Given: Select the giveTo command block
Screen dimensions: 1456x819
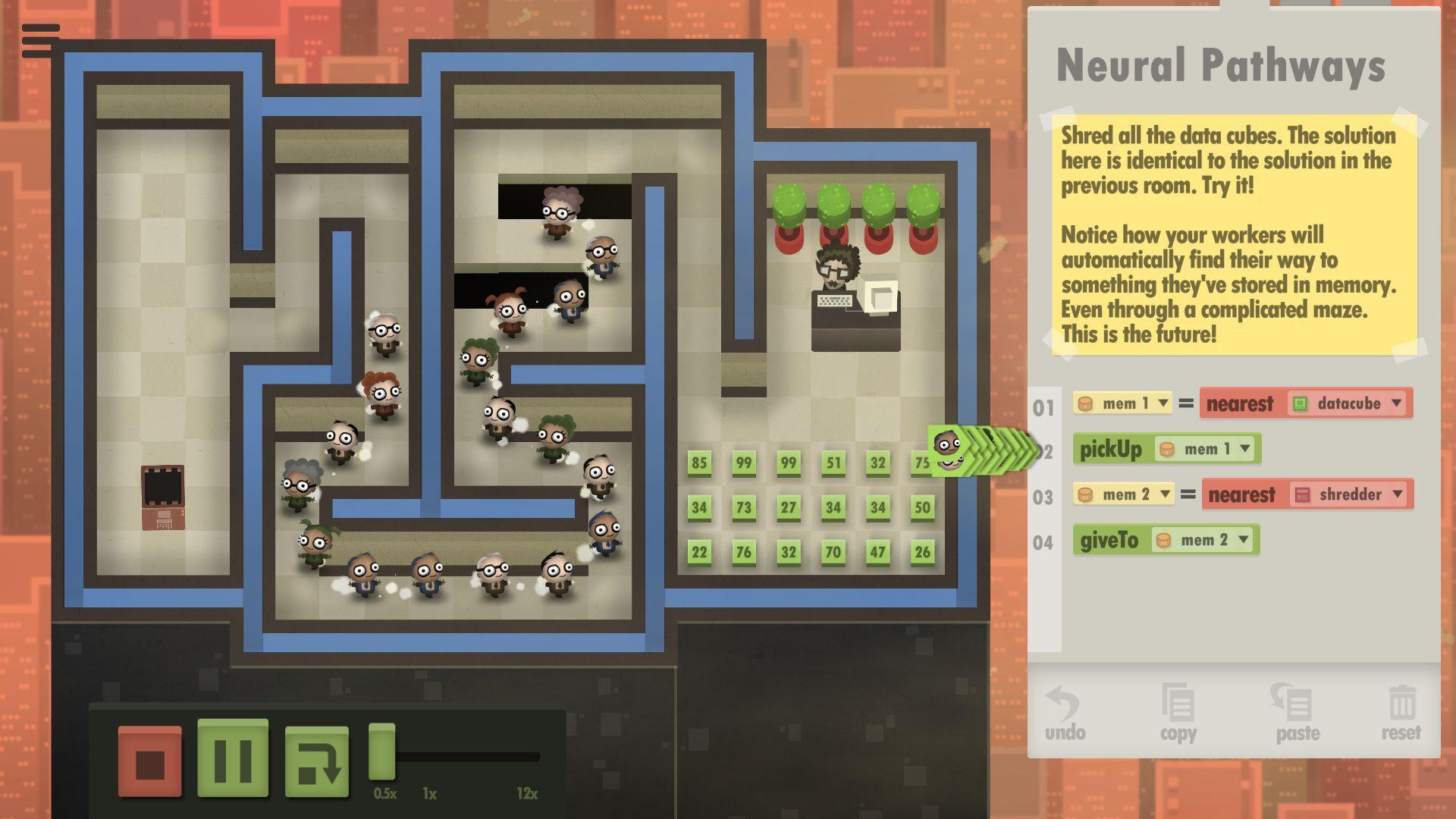Looking at the screenshot, I should pyautogui.click(x=1109, y=540).
